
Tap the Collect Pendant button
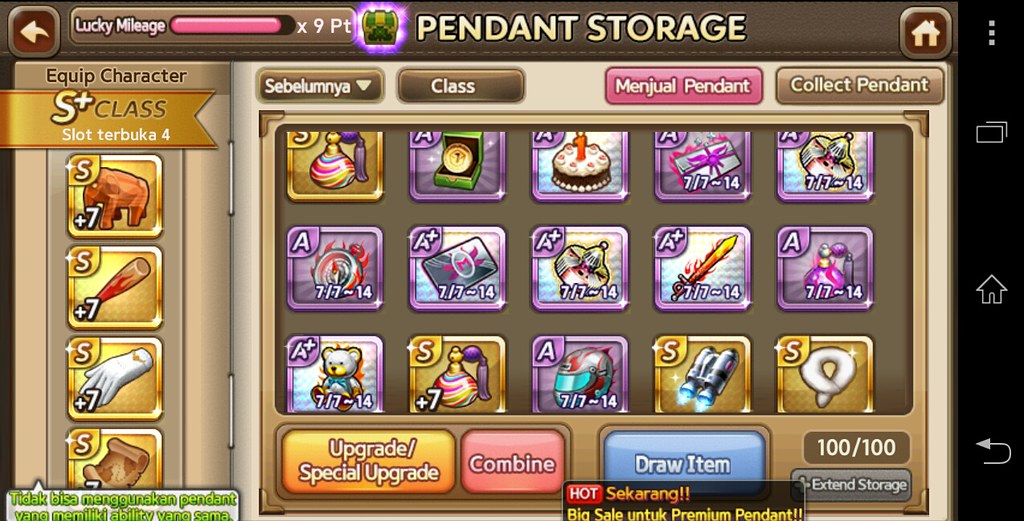pos(859,86)
